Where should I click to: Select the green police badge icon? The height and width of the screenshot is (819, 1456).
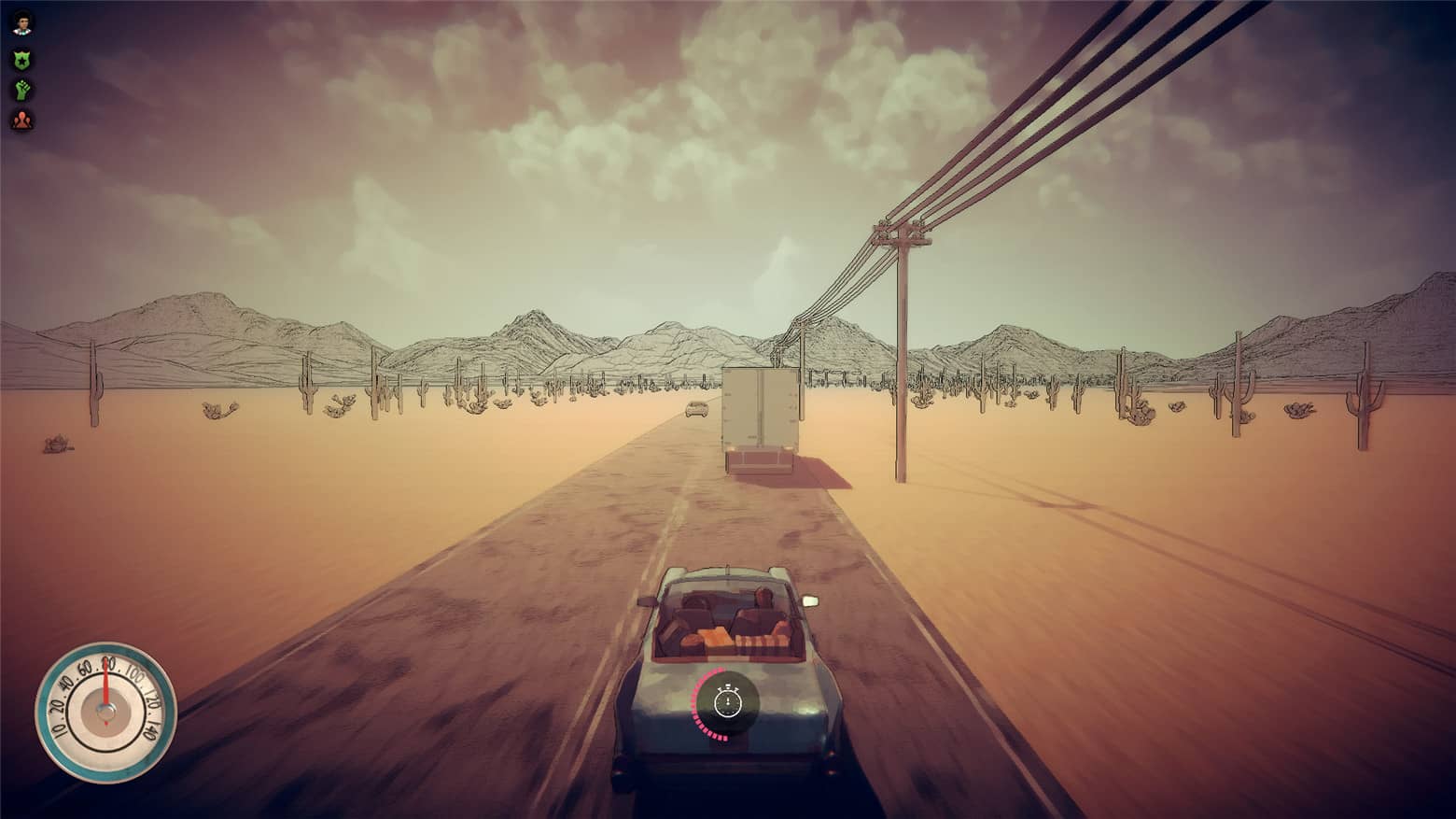coord(22,59)
